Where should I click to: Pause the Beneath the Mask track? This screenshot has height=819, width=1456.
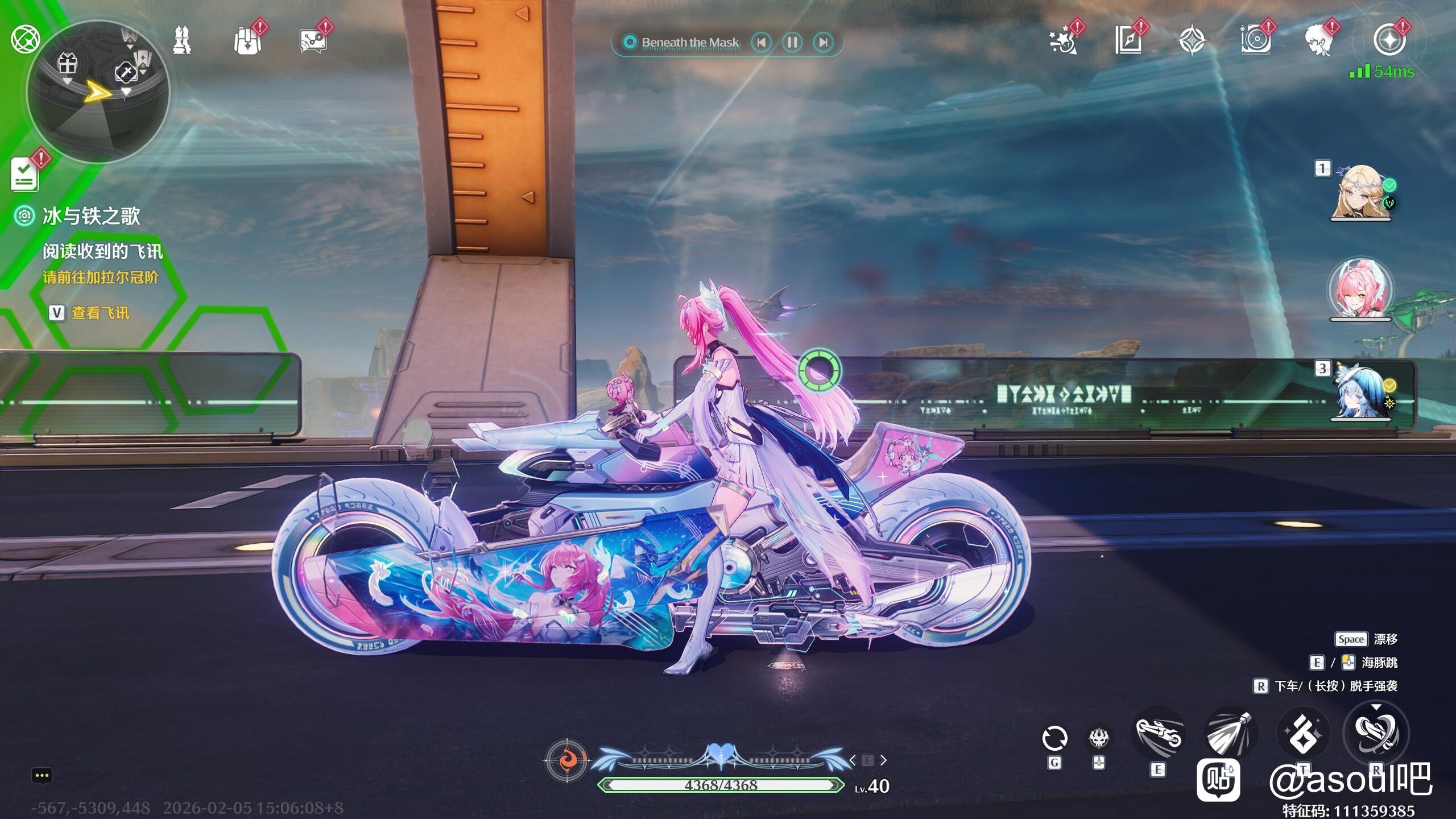792,42
